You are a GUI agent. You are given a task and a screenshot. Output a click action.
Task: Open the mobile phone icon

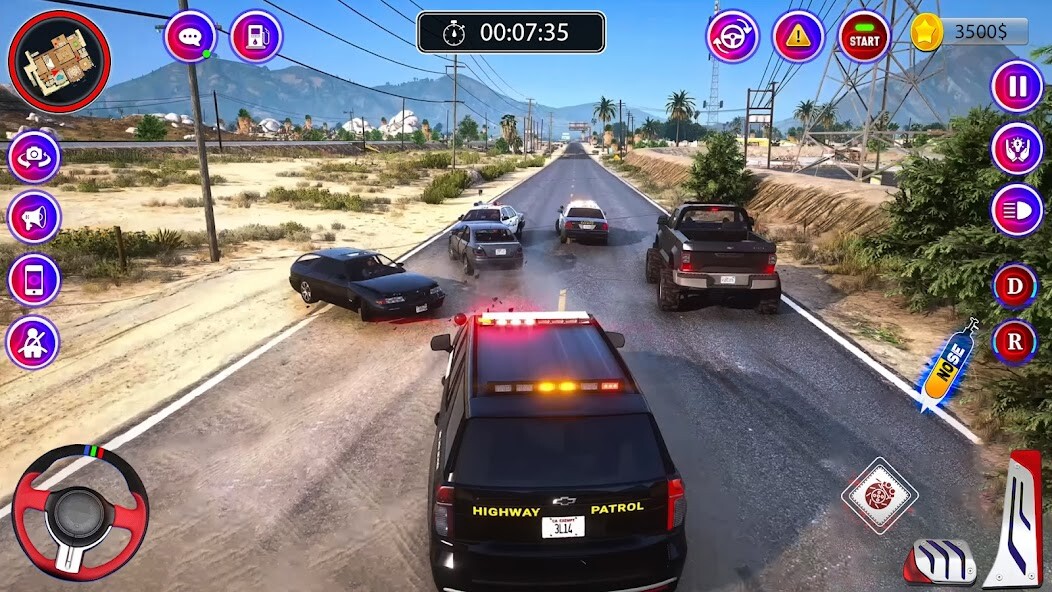34,280
